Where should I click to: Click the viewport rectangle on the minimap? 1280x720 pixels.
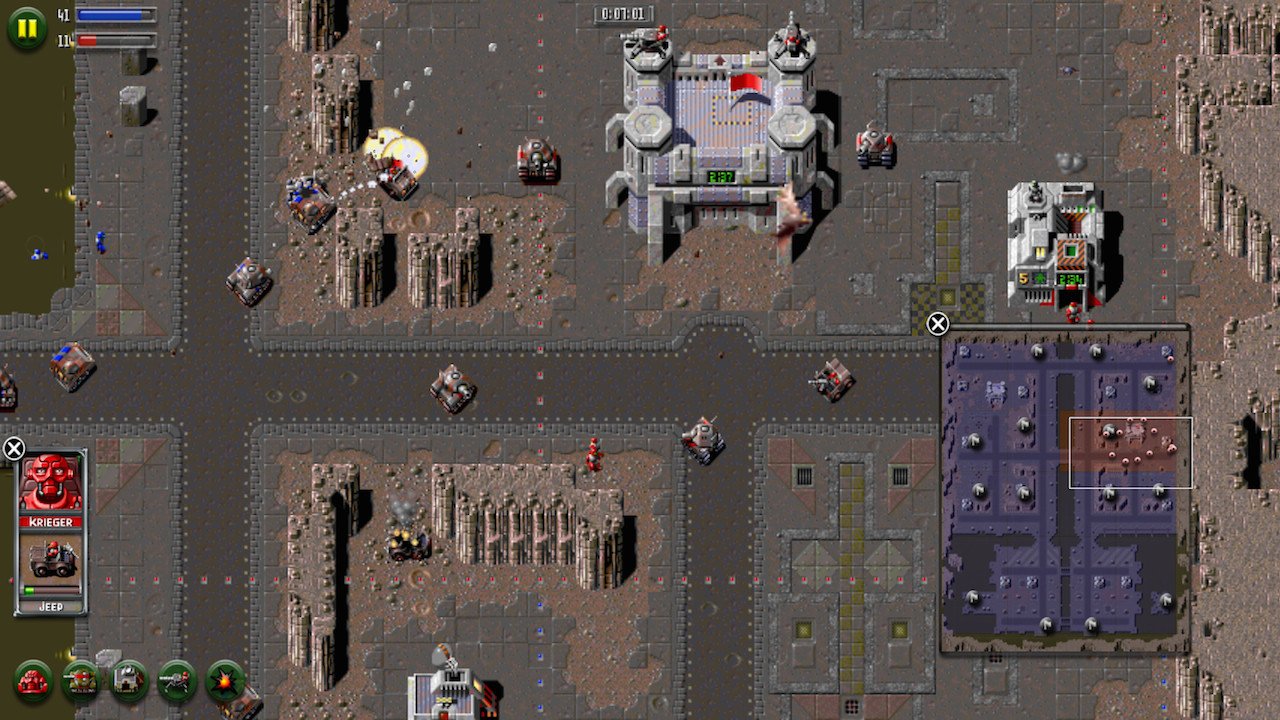(1130, 453)
